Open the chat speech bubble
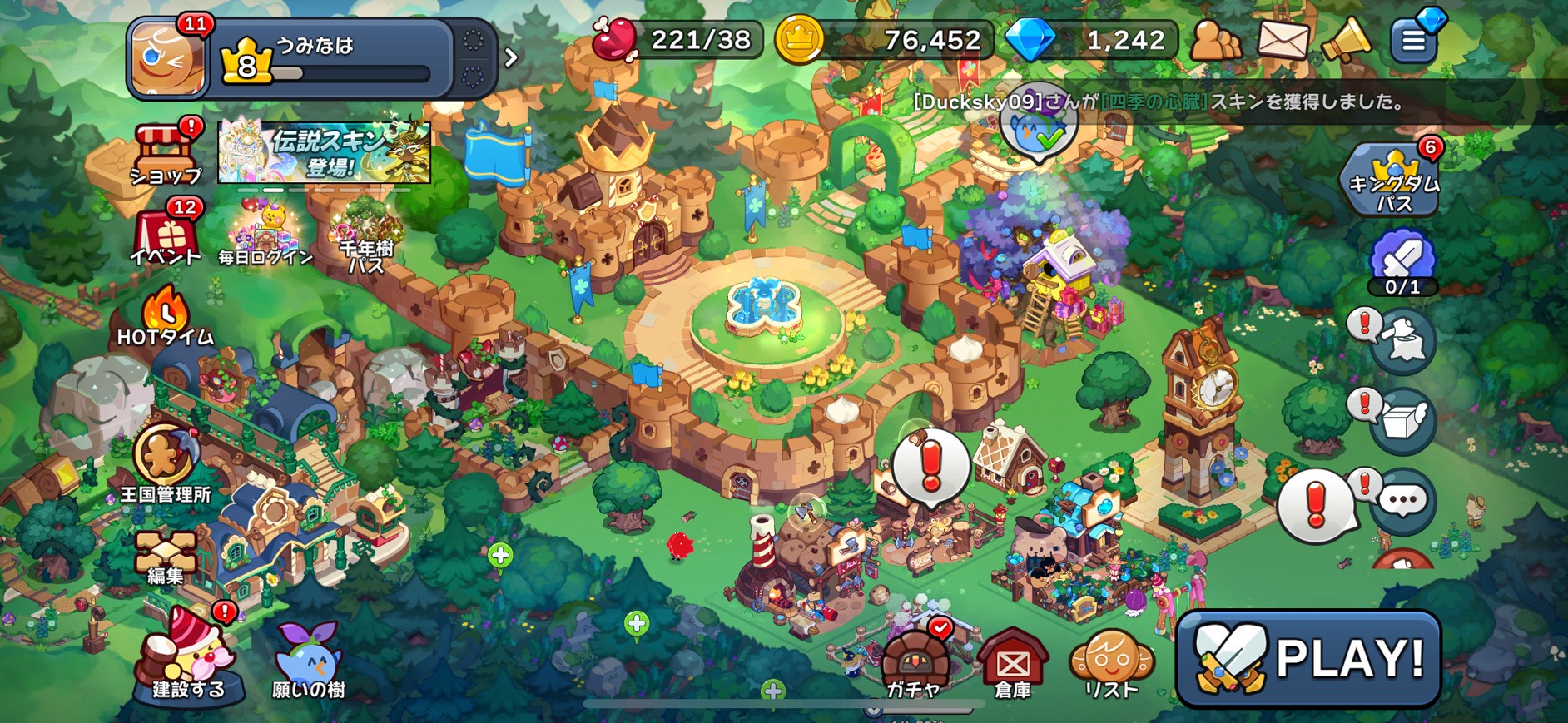This screenshot has height=723, width=1568. point(1403,501)
